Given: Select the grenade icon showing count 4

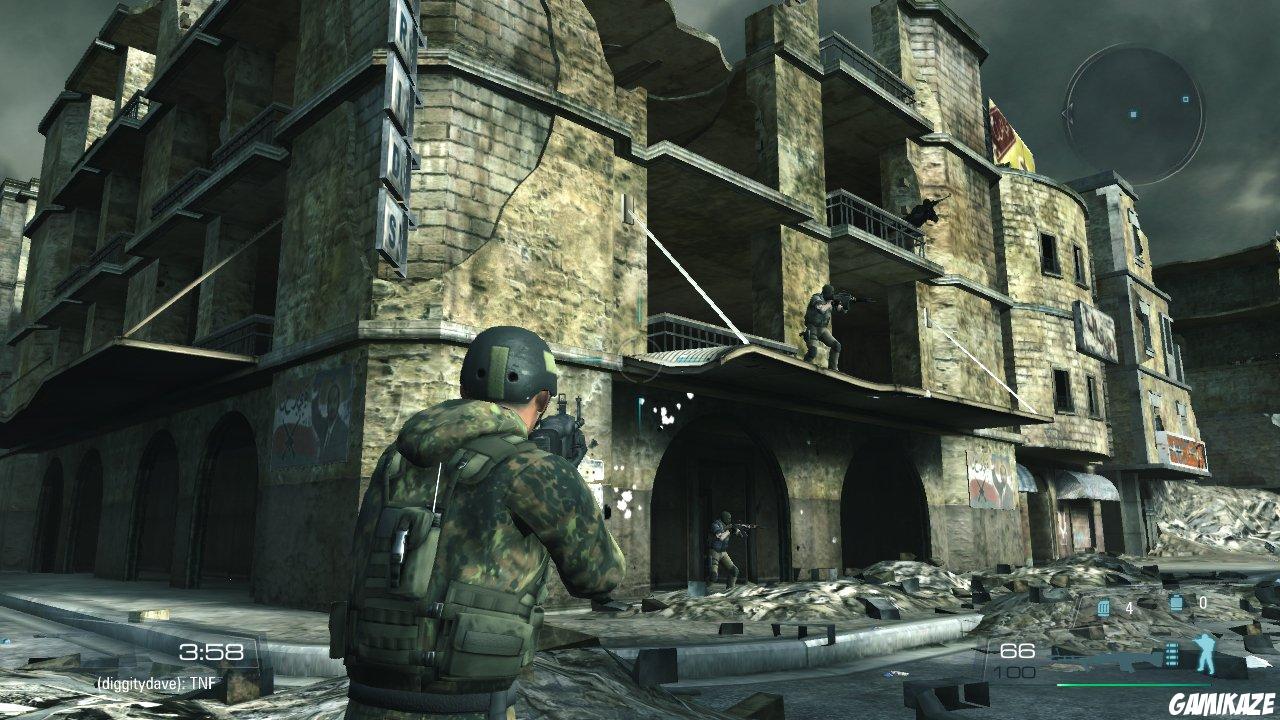Looking at the screenshot, I should 1104,606.
